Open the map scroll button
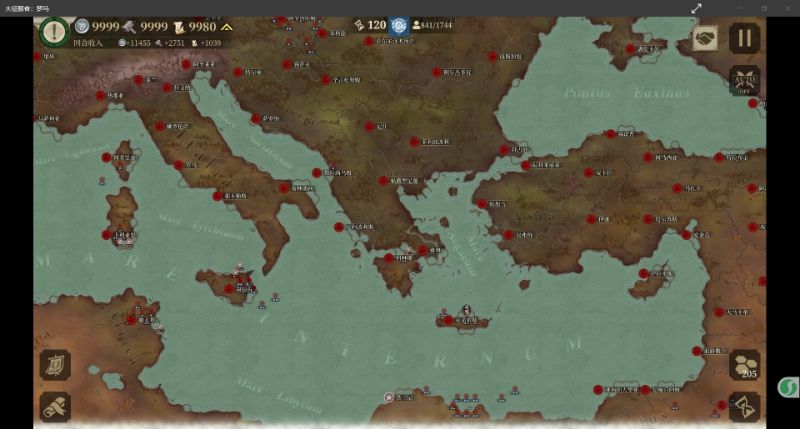Screen dimensions: 800x429 tap(55, 364)
